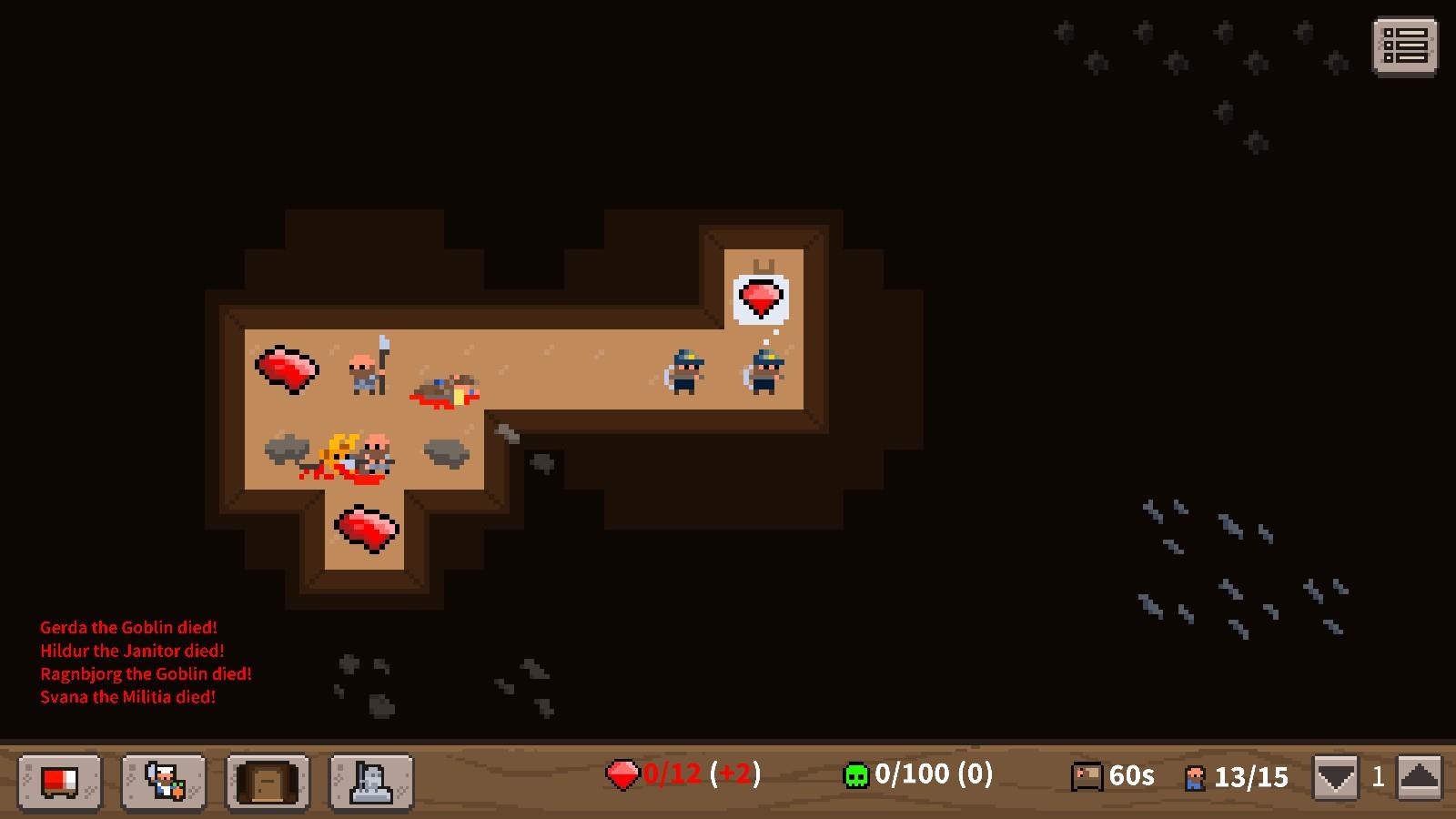This screenshot has height=819, width=1456.
Task: Open the chef worker button
Action: click(164, 781)
